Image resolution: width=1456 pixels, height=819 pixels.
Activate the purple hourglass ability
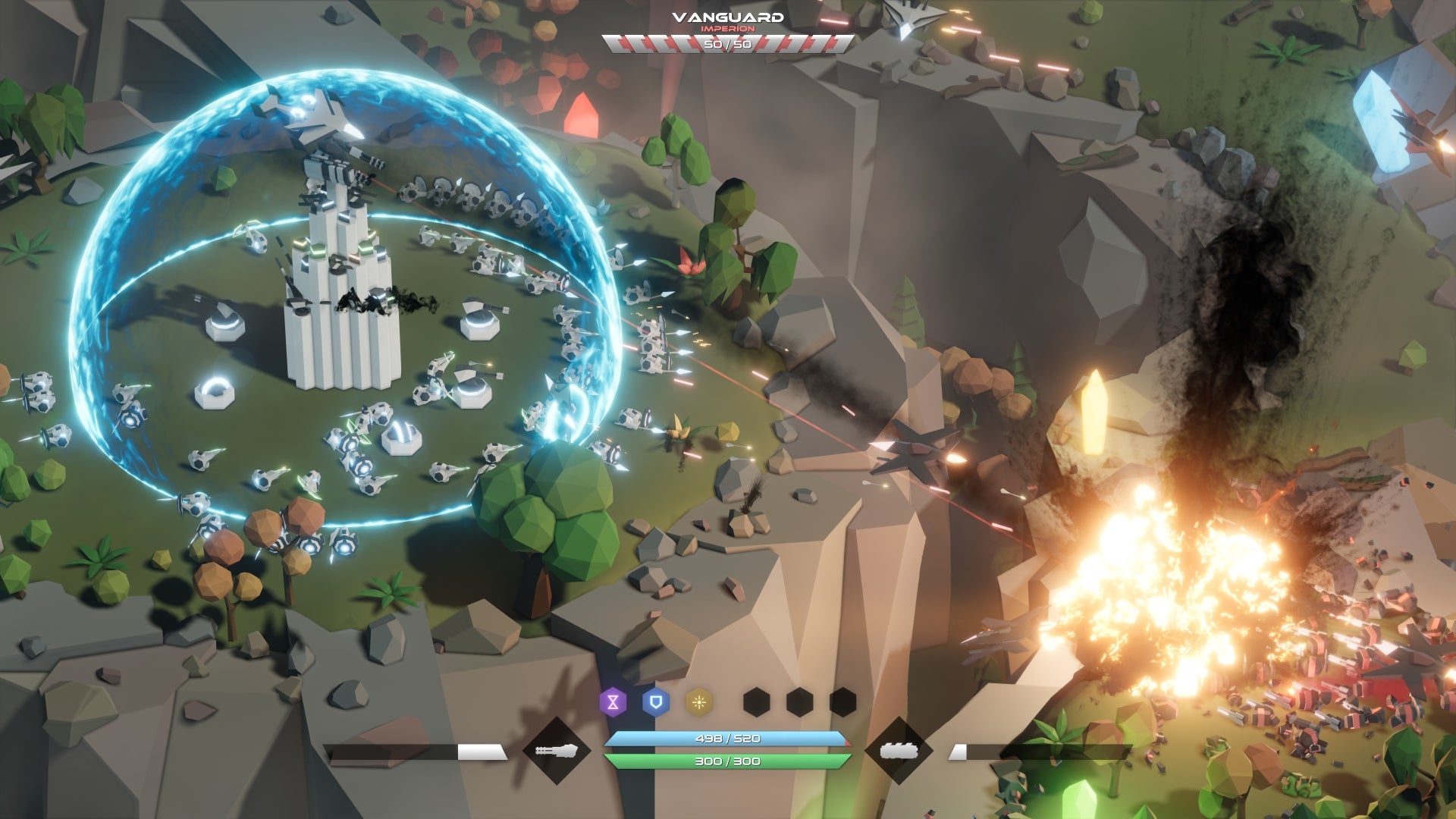[613, 702]
